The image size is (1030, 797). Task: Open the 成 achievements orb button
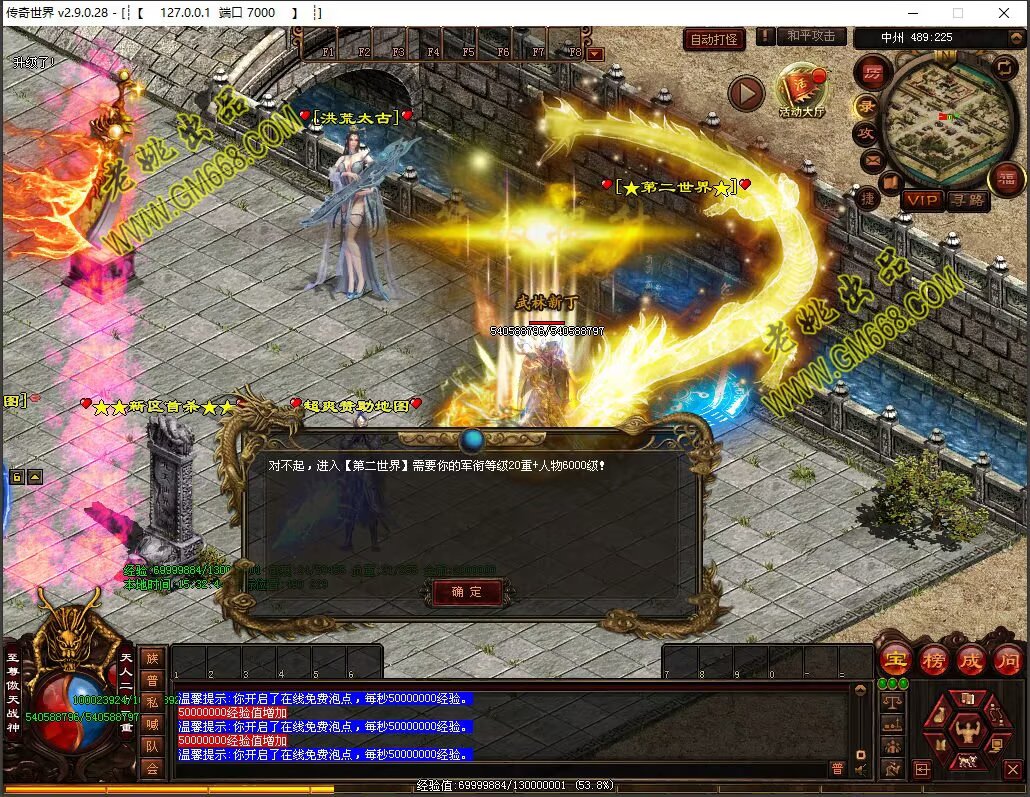(971, 660)
